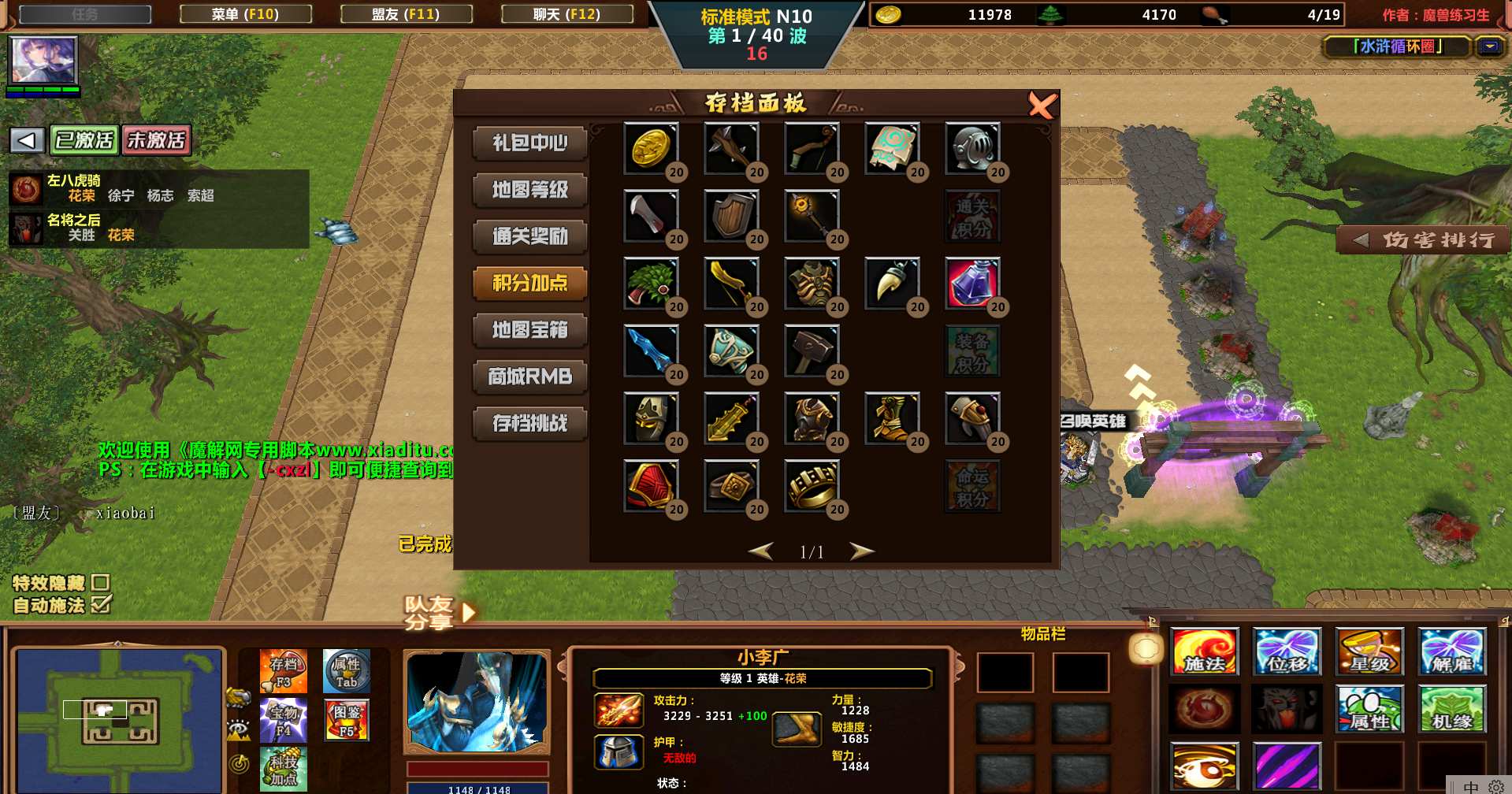Switch to the 地图等级 tab
Viewport: 1512px width, 794px height.
coord(529,190)
